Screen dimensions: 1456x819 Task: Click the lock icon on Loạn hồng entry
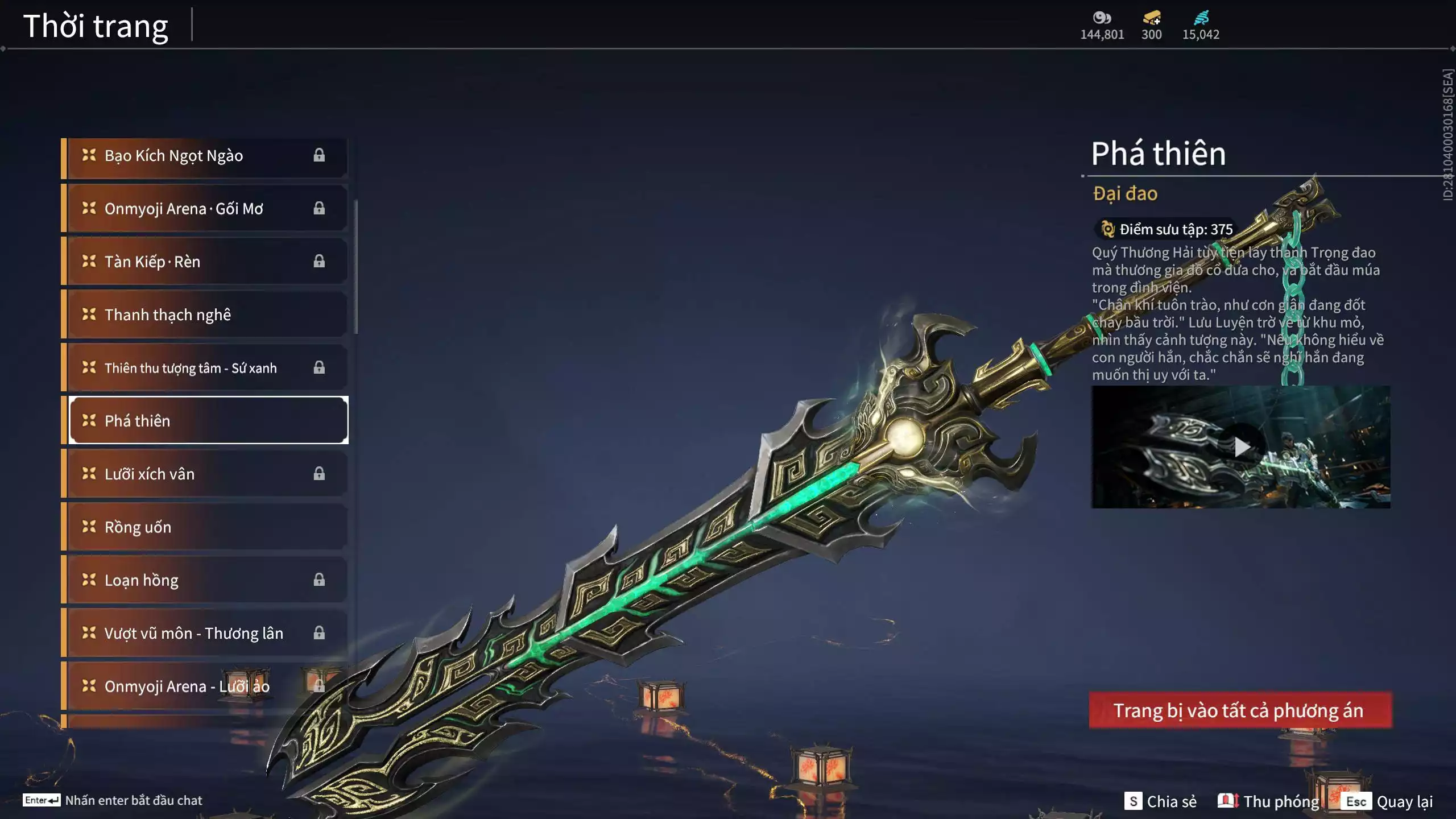[319, 580]
